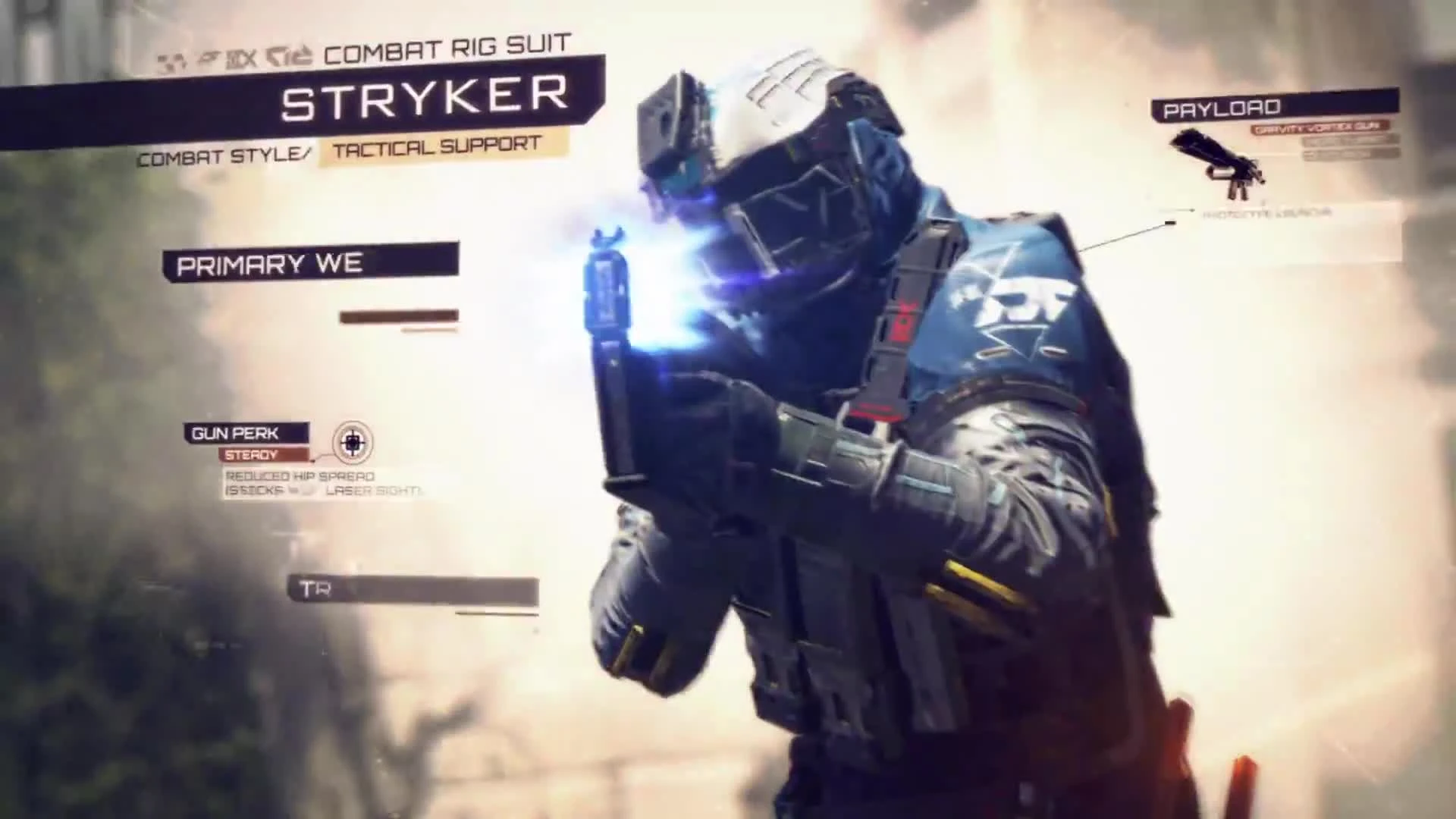Screen dimensions: 1456x819
Task: Select the crosshair Steady perk icon
Action: pyautogui.click(x=353, y=444)
